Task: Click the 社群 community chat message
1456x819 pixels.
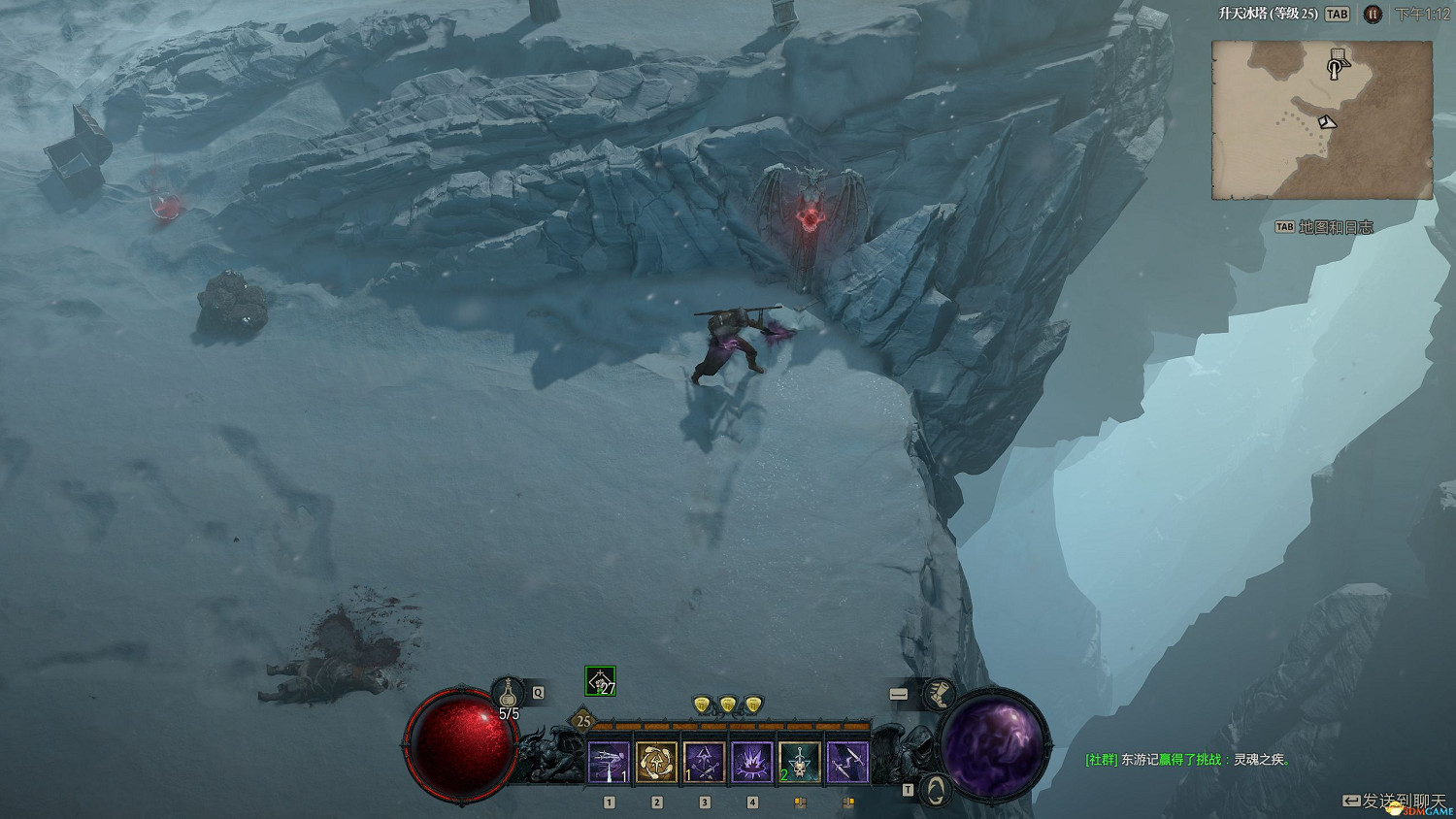Action: (1188, 760)
